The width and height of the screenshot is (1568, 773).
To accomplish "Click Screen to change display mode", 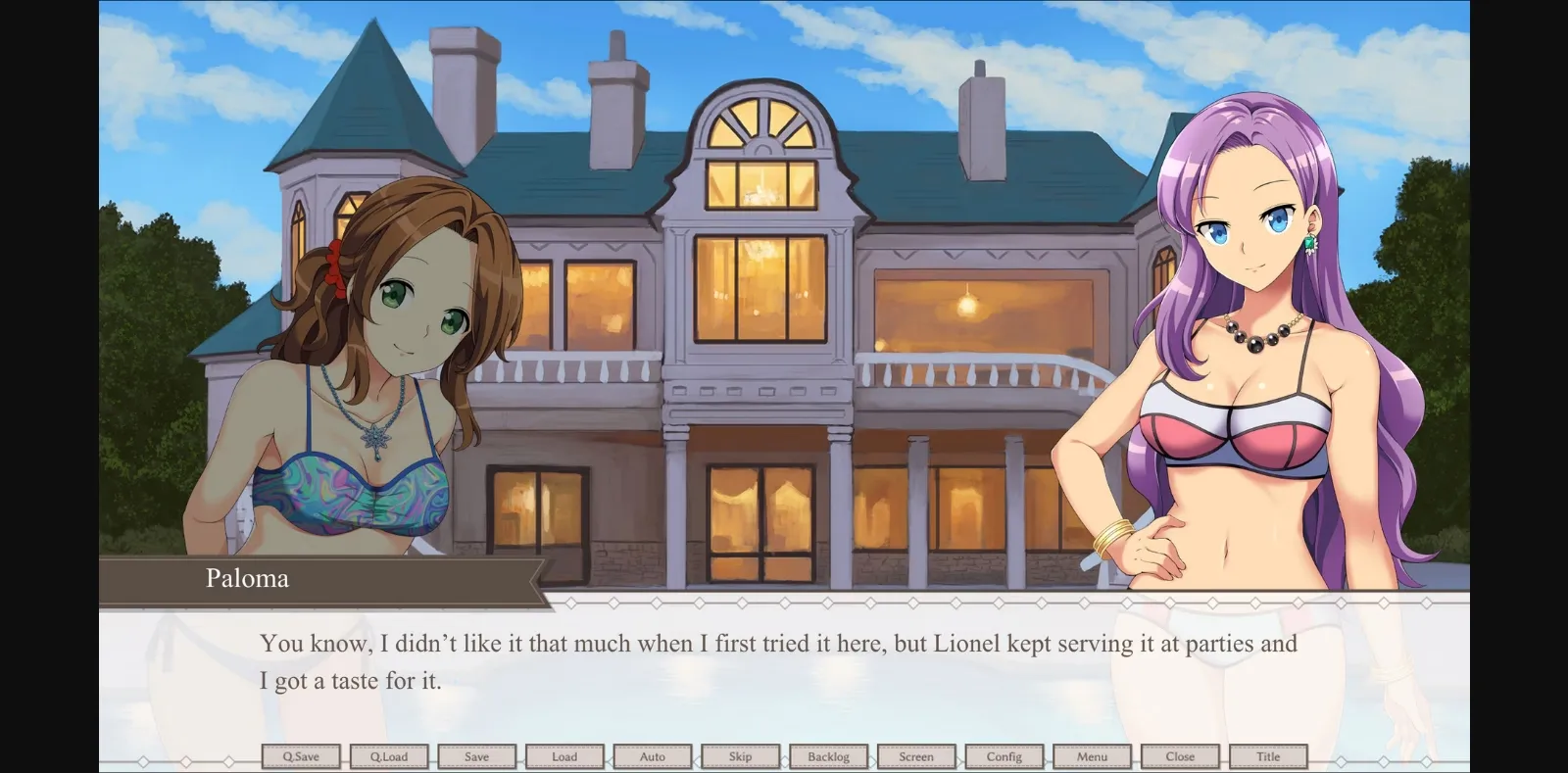I will (x=917, y=755).
